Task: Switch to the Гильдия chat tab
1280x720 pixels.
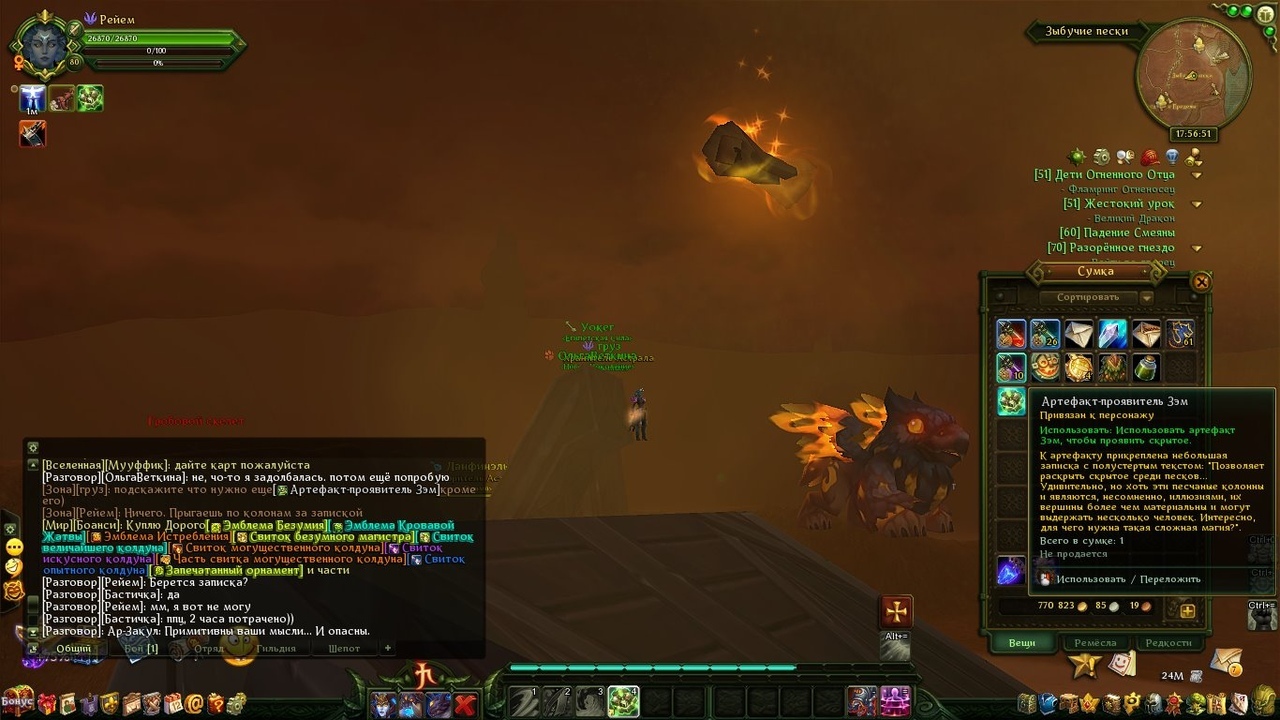Action: [x=276, y=648]
